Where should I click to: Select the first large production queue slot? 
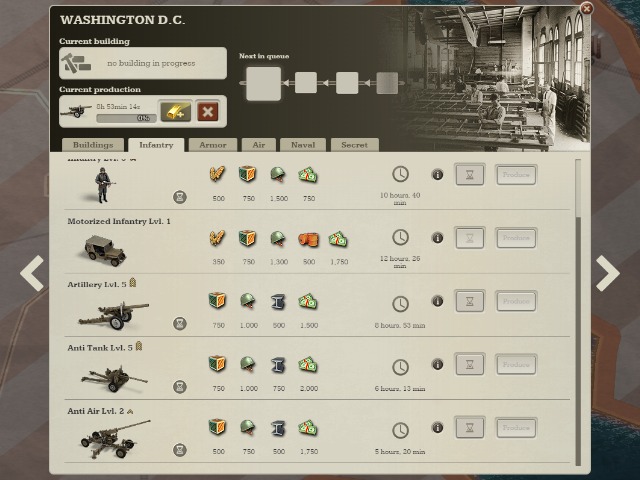[x=264, y=83]
